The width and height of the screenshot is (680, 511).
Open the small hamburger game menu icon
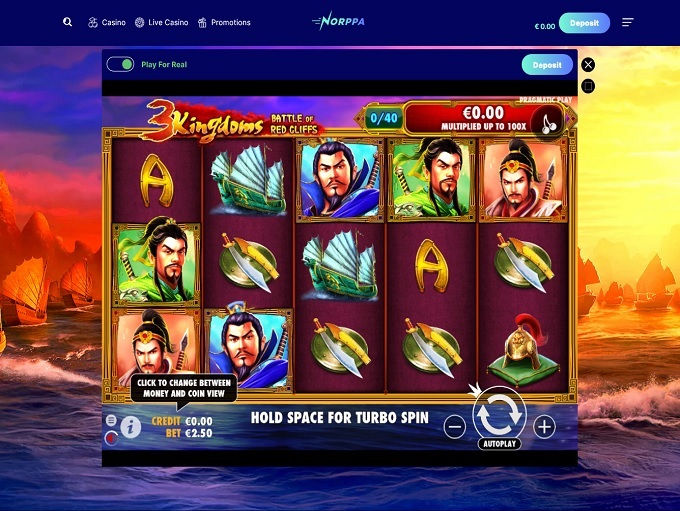pos(111,420)
